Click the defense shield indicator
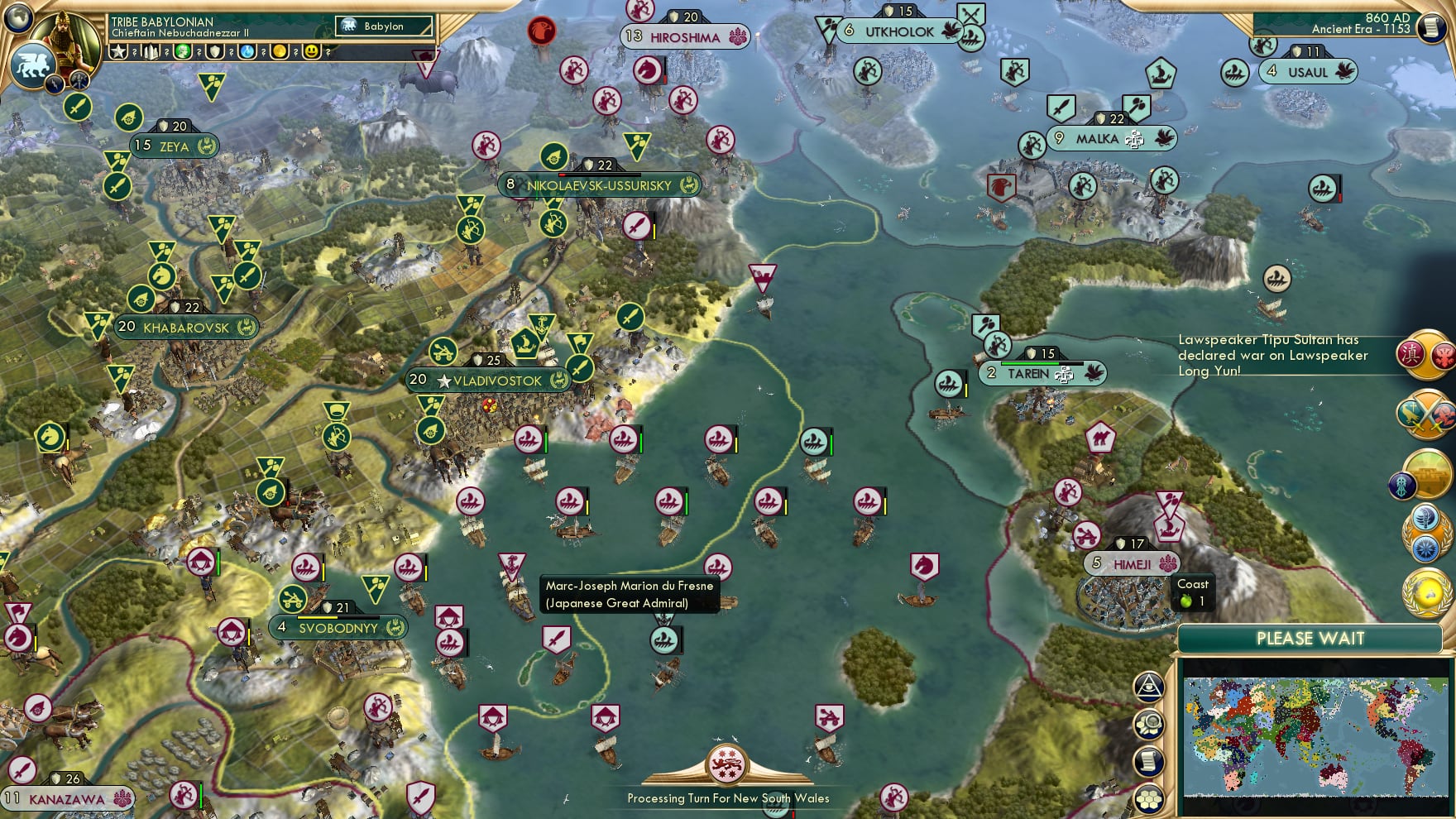Screen dimensions: 1456x819 pos(215,51)
